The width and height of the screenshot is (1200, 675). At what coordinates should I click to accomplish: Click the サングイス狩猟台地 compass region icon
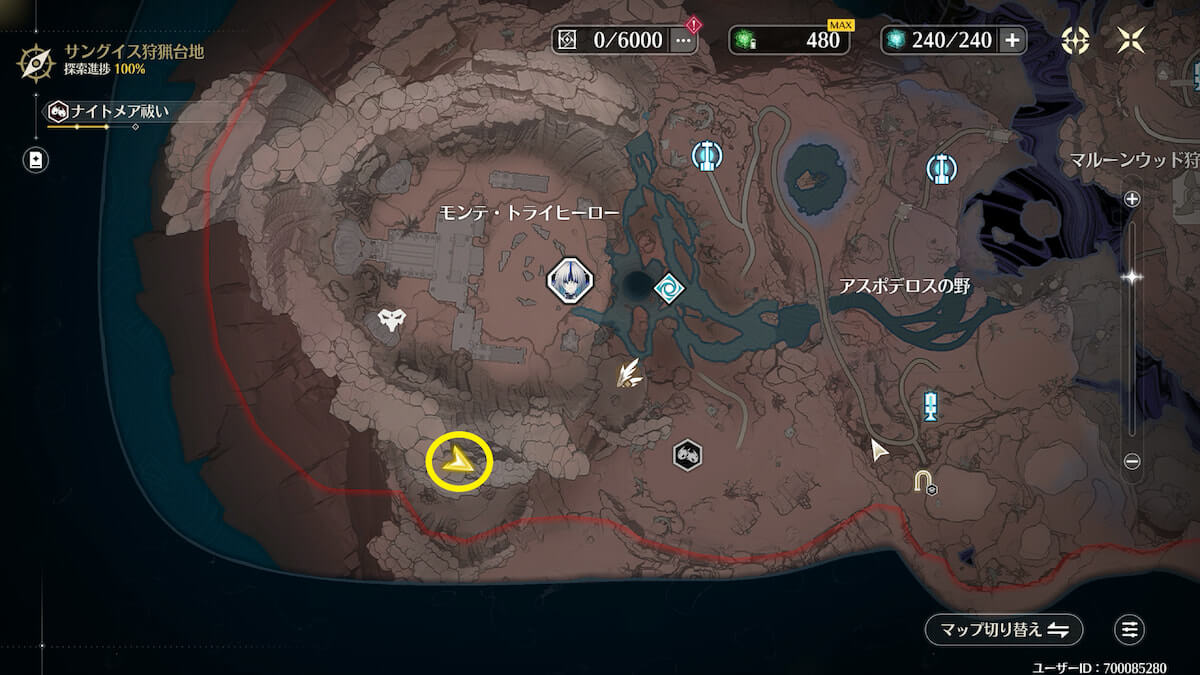[36, 62]
